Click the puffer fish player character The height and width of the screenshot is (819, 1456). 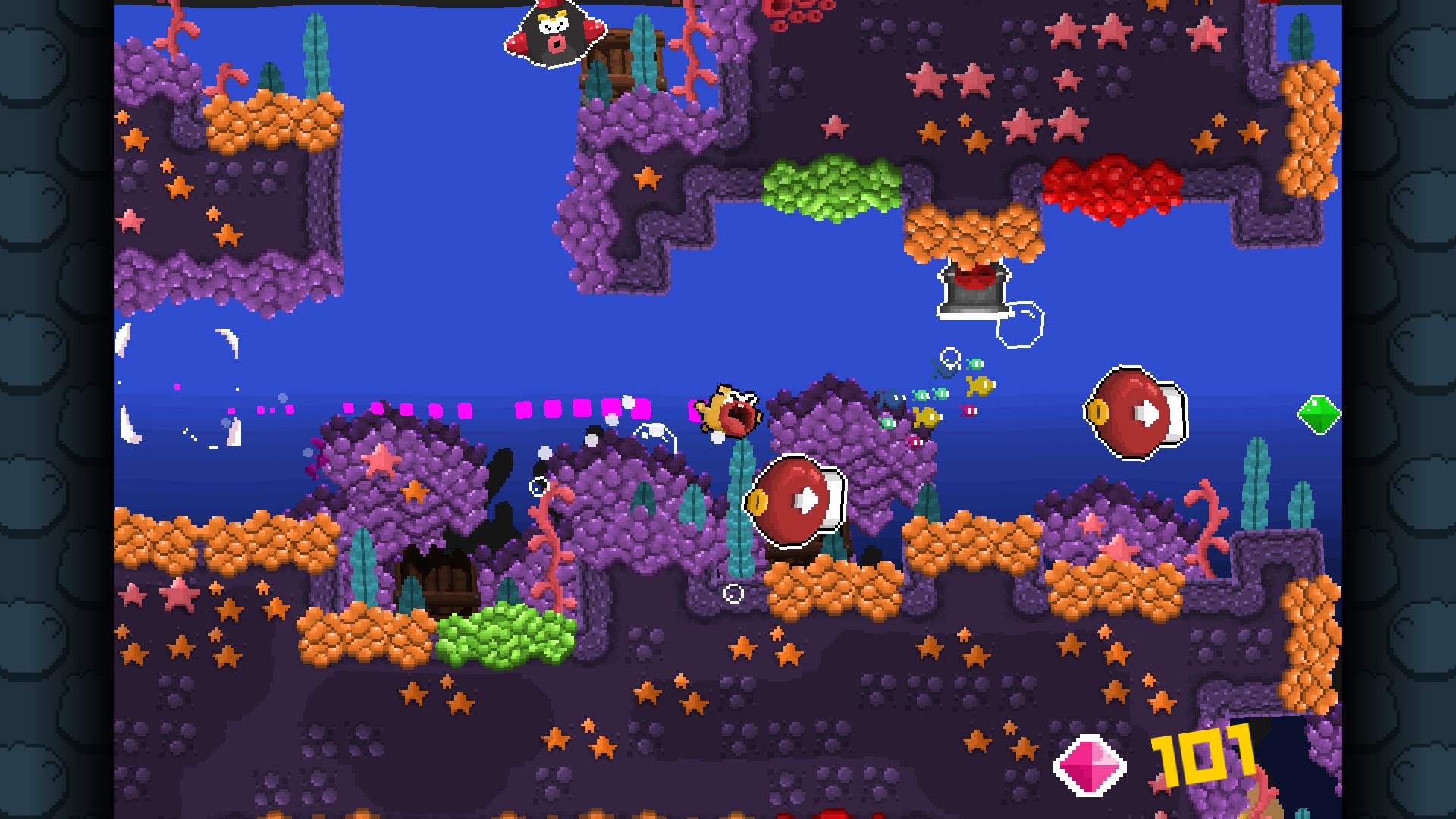coord(728,413)
